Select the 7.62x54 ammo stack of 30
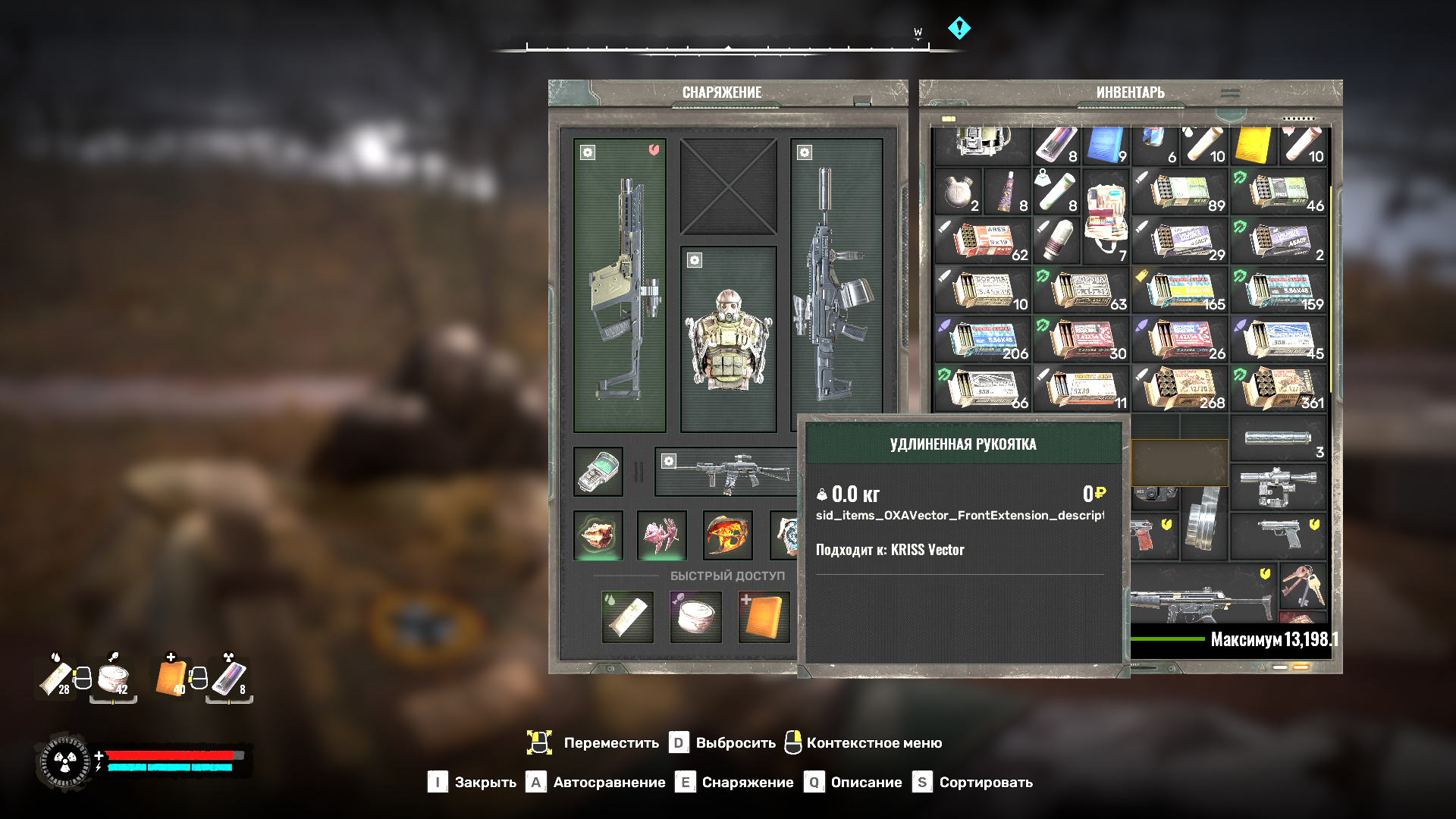1456x819 pixels. click(1081, 340)
